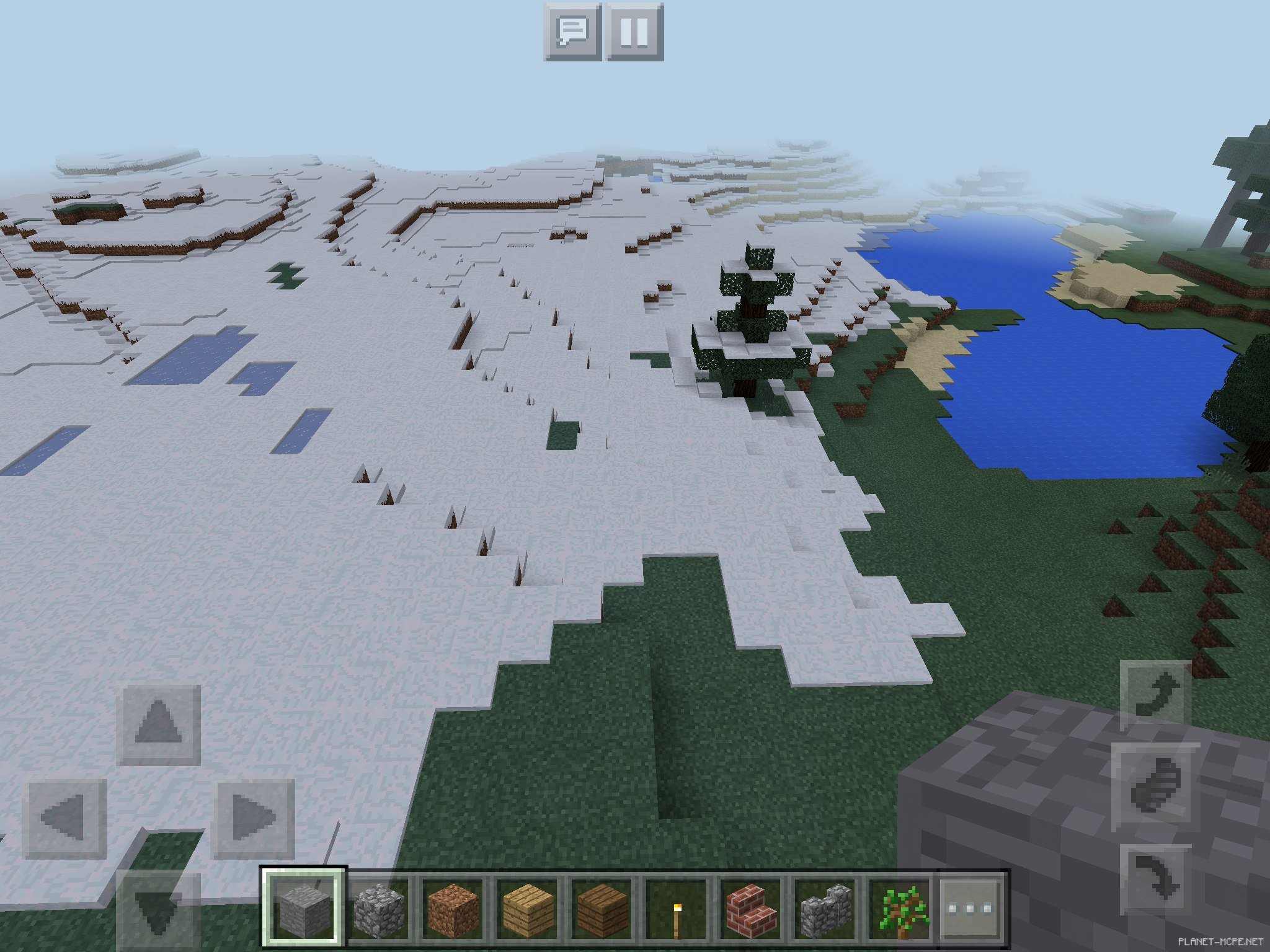Choose the brick stairs slot
The width and height of the screenshot is (1270, 952).
pos(751,907)
